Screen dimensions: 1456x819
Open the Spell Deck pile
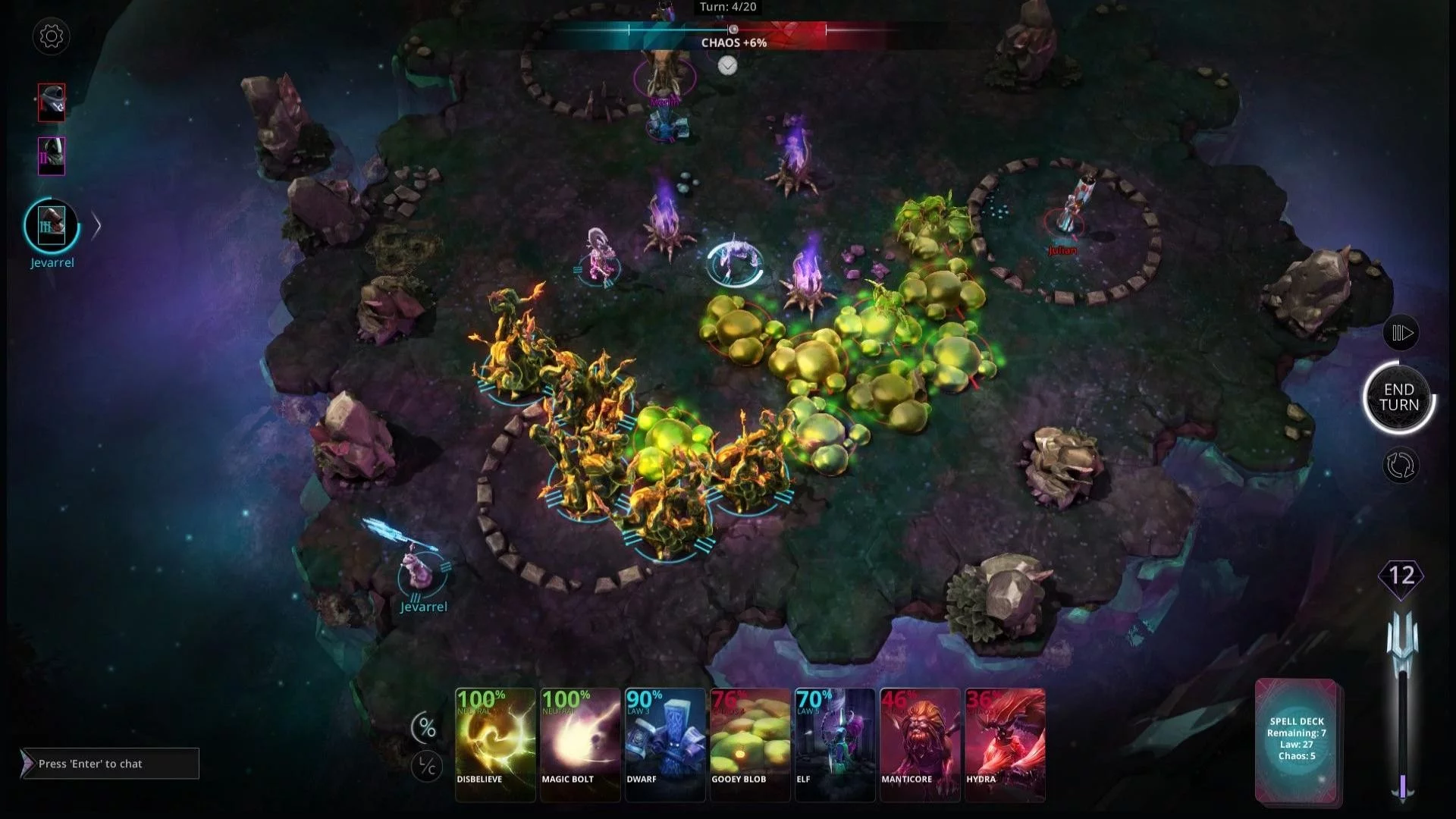pyautogui.click(x=1296, y=739)
